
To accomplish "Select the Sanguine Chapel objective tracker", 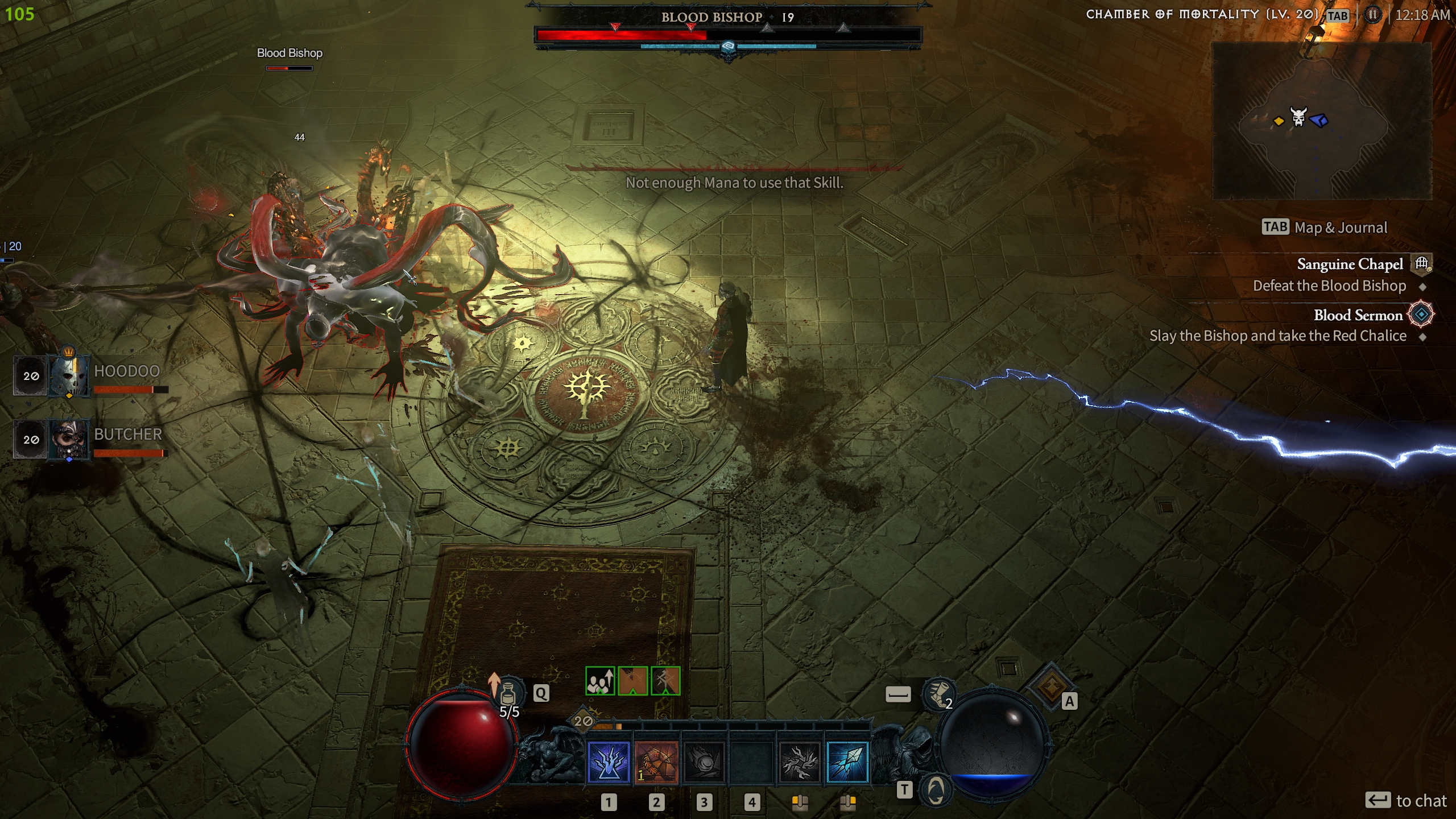I will coord(1350,264).
